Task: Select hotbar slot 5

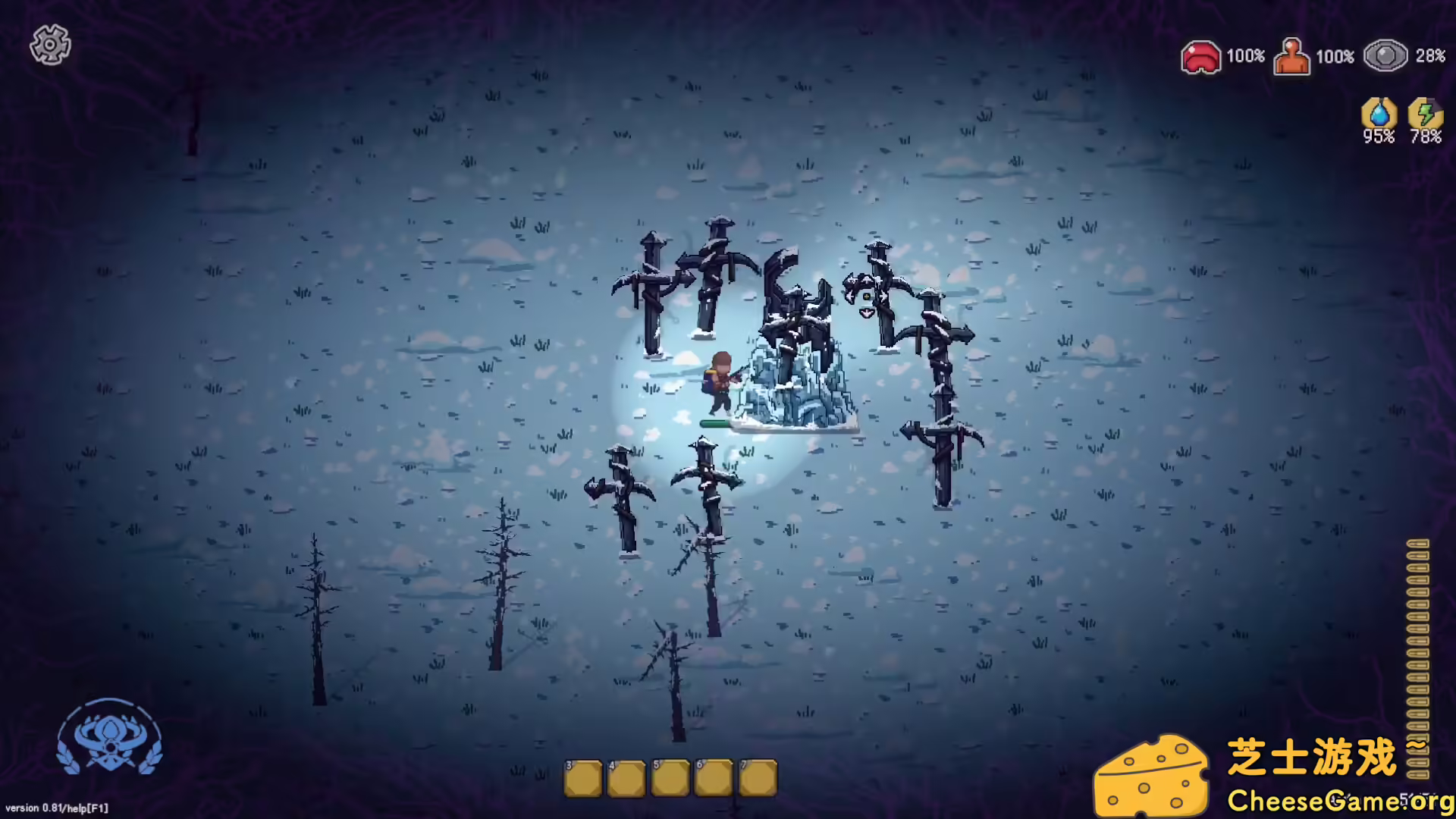Action: (670, 777)
